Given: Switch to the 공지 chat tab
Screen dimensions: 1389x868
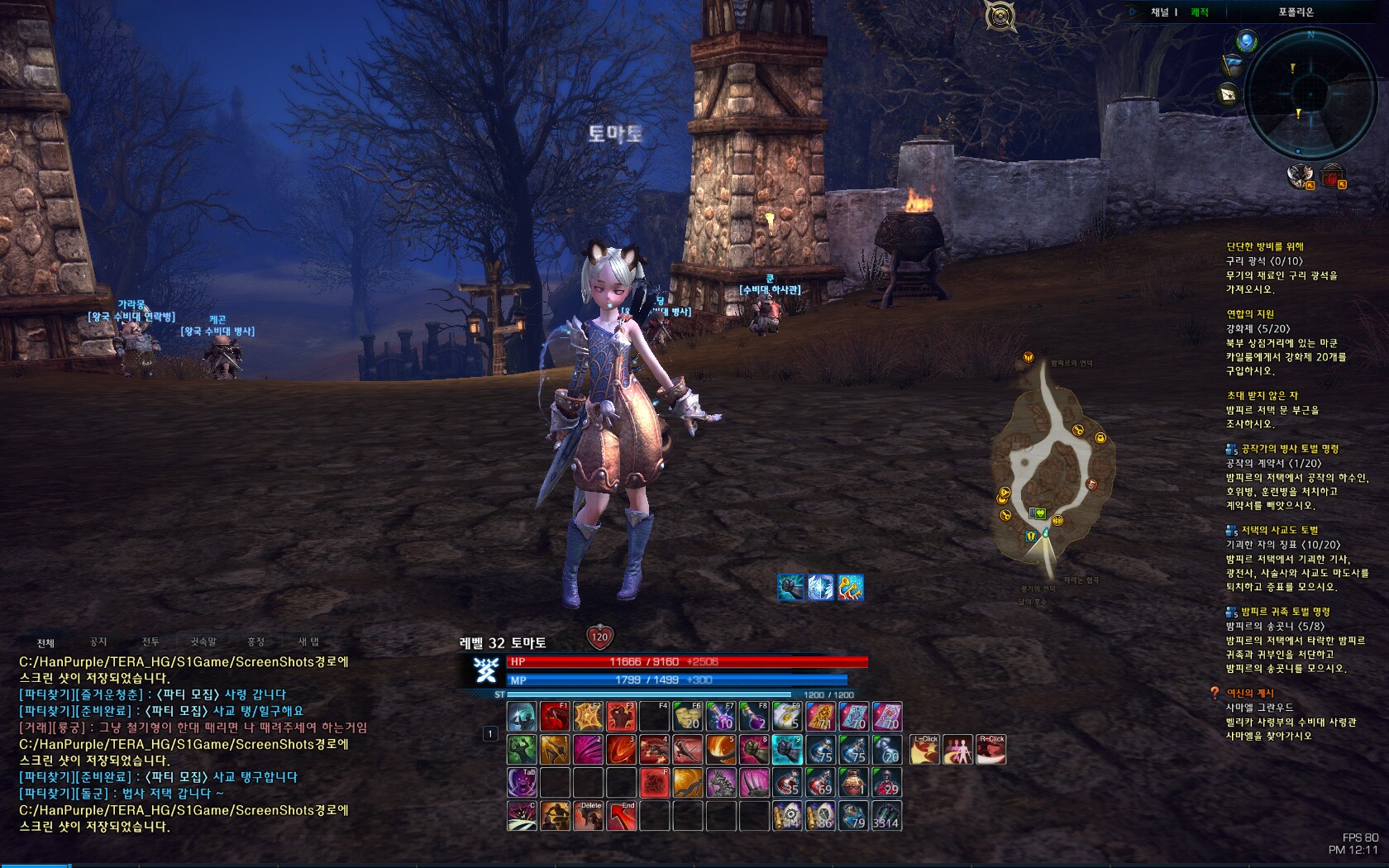Looking at the screenshot, I should pos(98,642).
